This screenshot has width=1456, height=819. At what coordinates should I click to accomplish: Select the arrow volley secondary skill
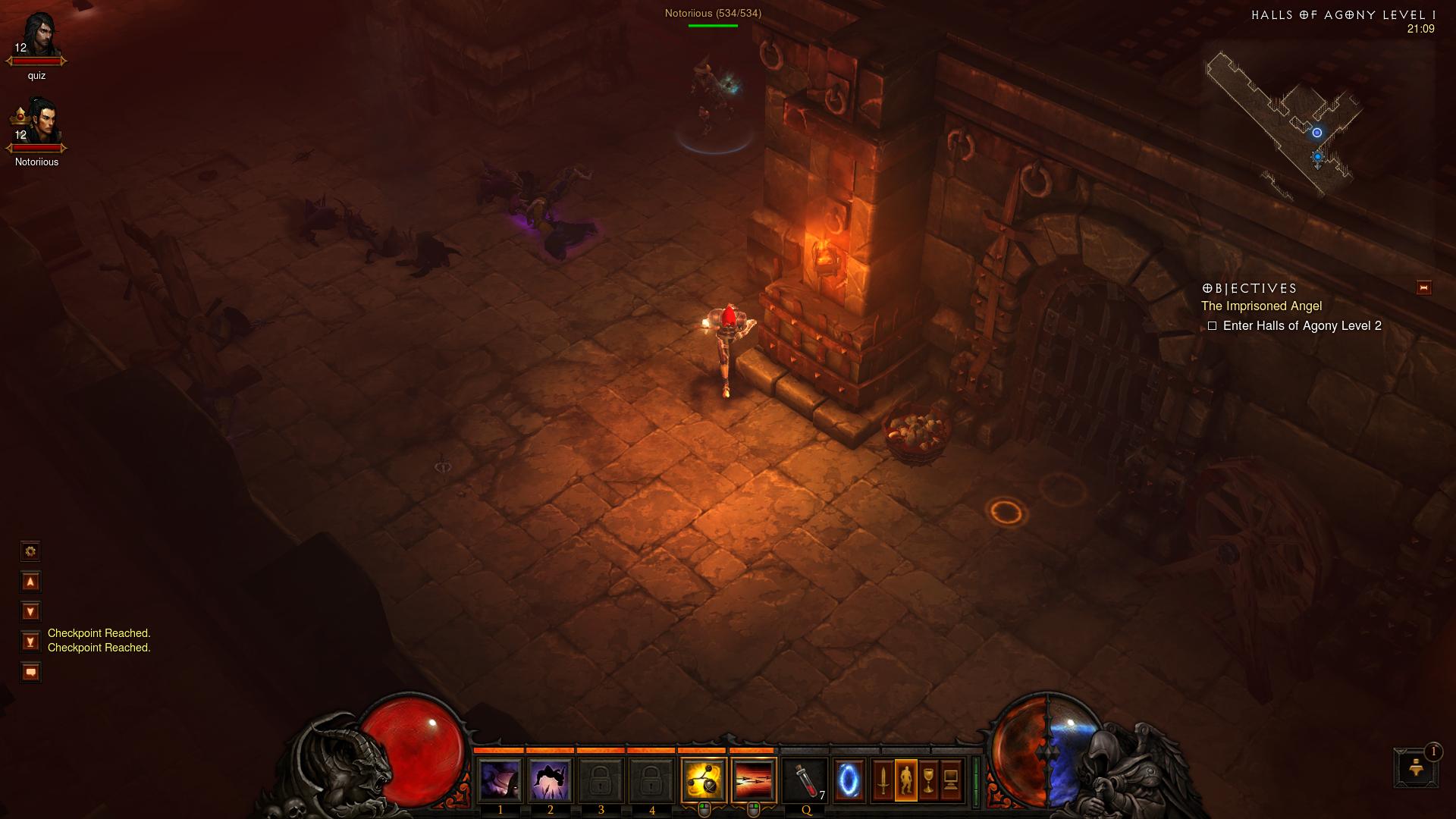pos(754,780)
